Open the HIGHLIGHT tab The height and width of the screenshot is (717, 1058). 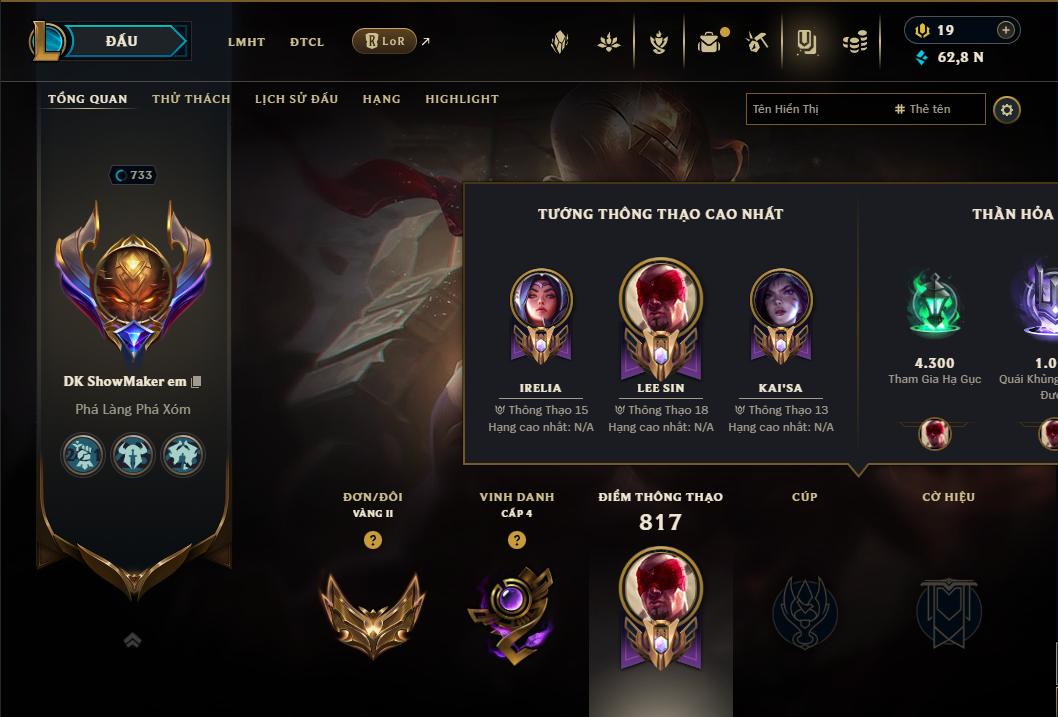[x=461, y=99]
